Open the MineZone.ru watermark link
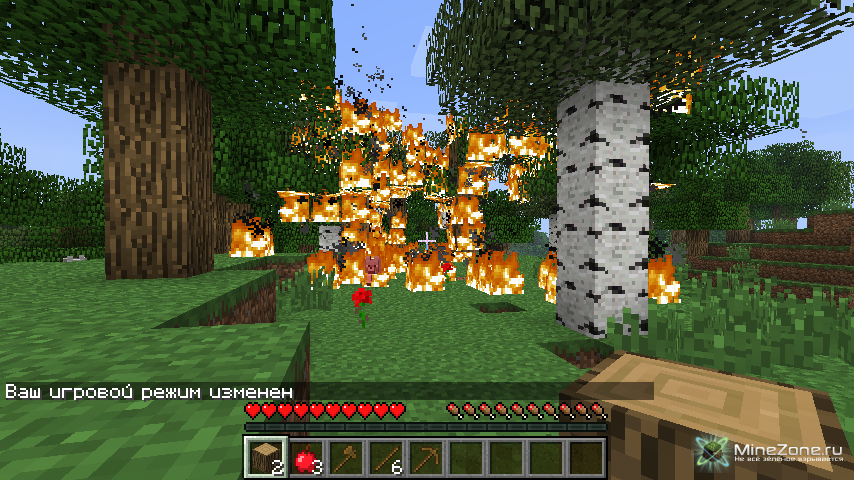This screenshot has width=854, height=480. pos(777,452)
